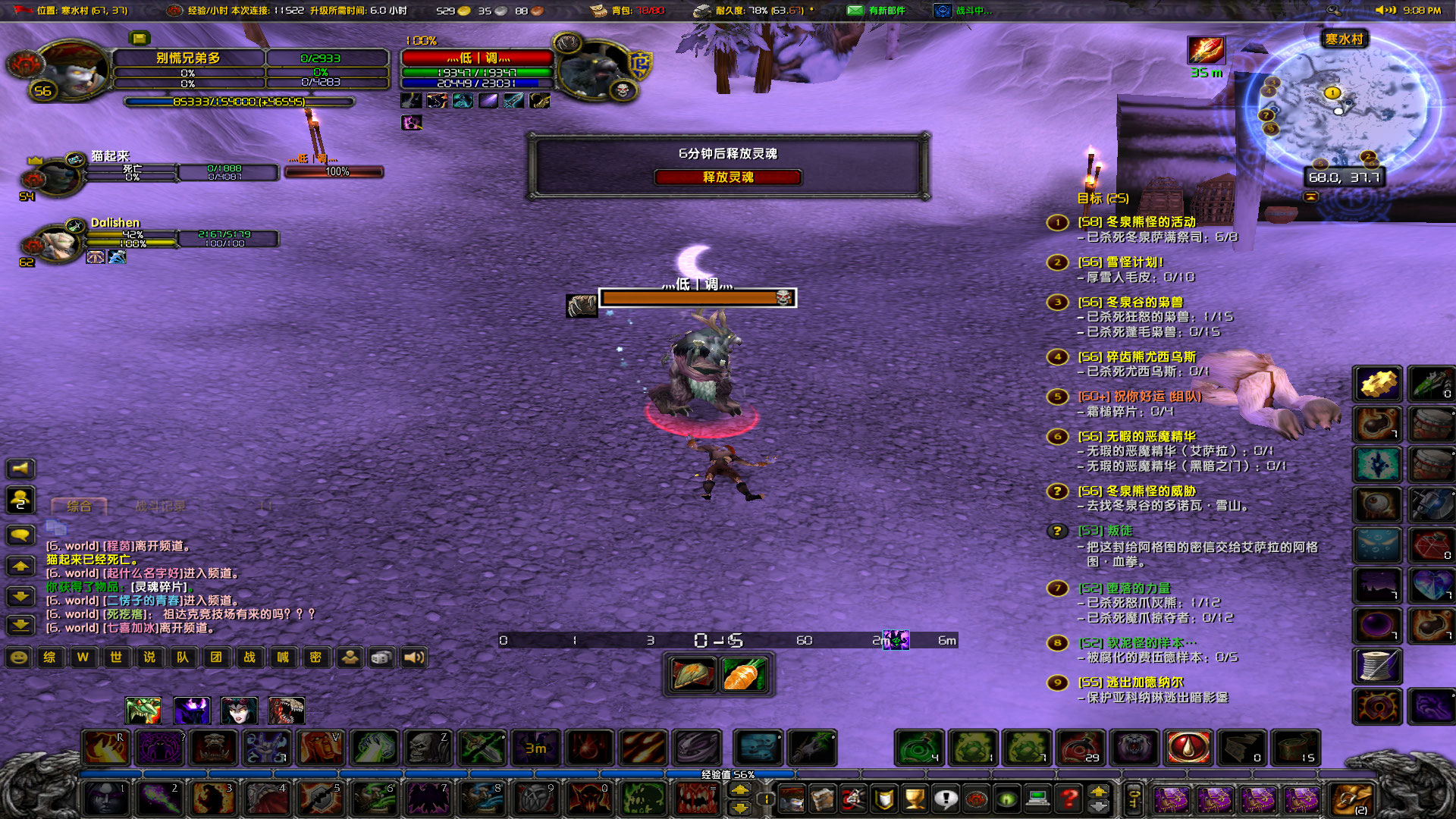Toggle the 密 whisper channel button
1456x819 pixels.
[x=316, y=657]
